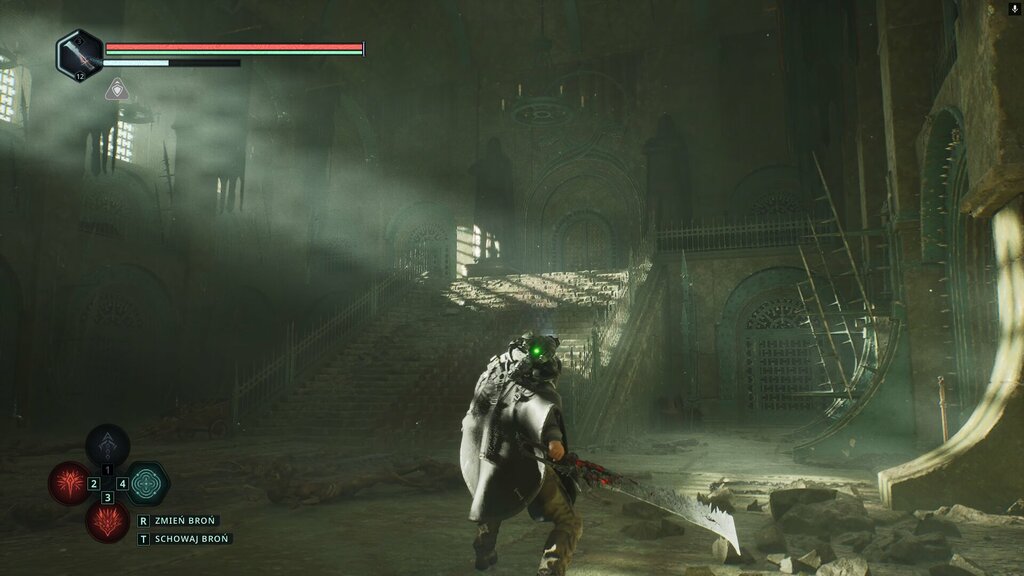Click the microphone overlay icon

(x=1015, y=9)
